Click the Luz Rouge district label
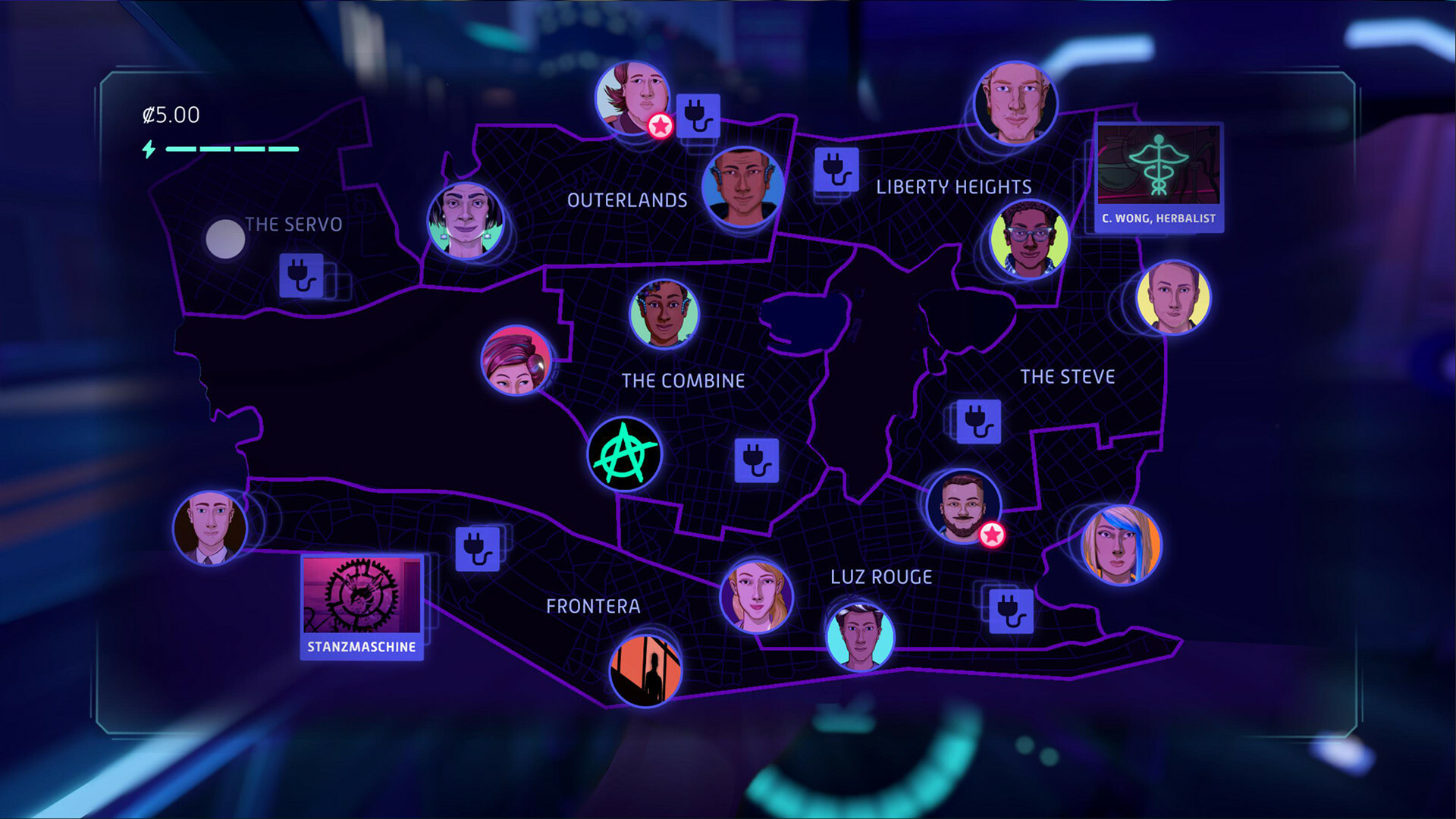The width and height of the screenshot is (1456, 819). click(x=881, y=576)
